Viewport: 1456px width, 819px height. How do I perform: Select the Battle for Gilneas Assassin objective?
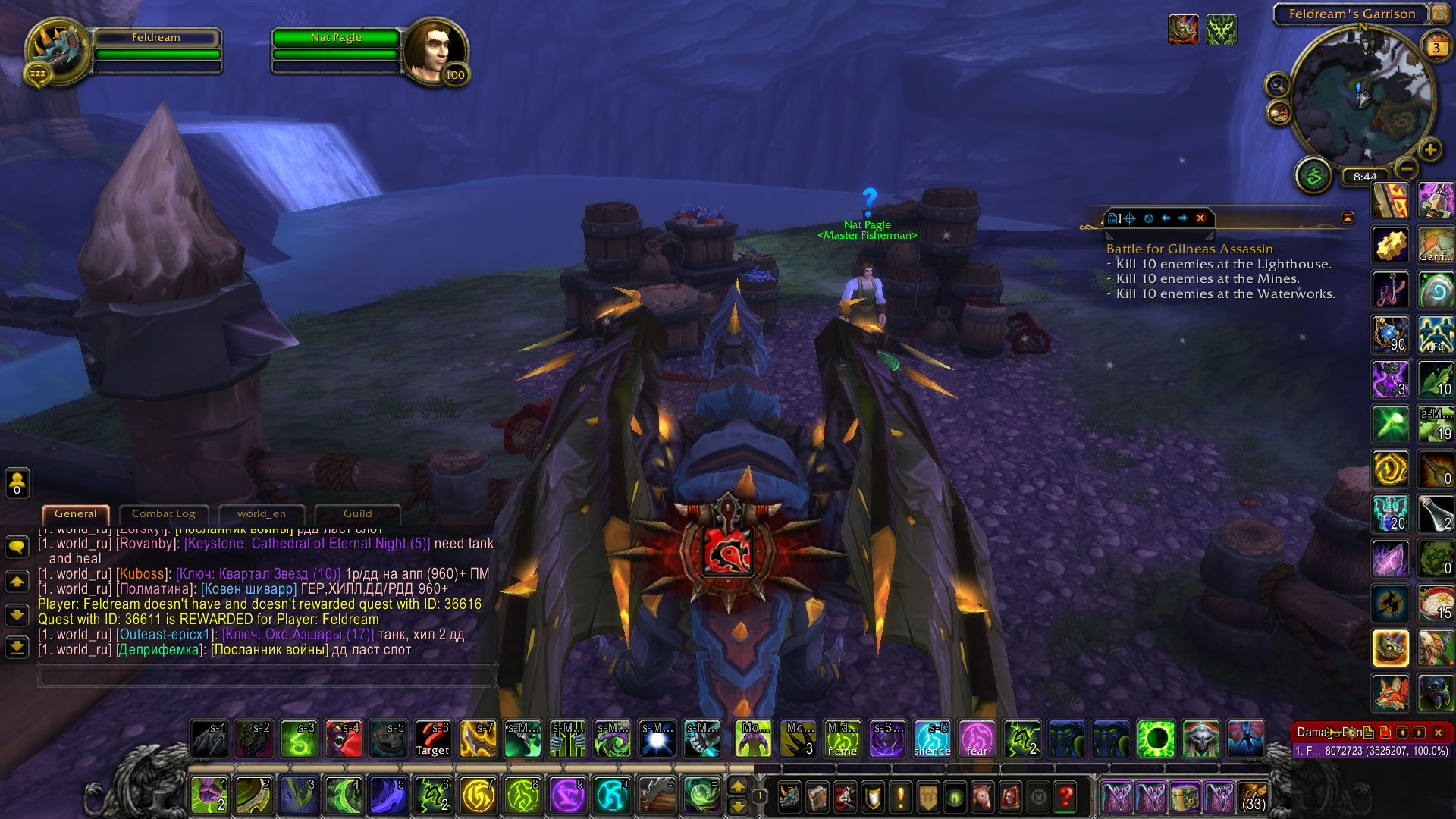[x=1189, y=249]
